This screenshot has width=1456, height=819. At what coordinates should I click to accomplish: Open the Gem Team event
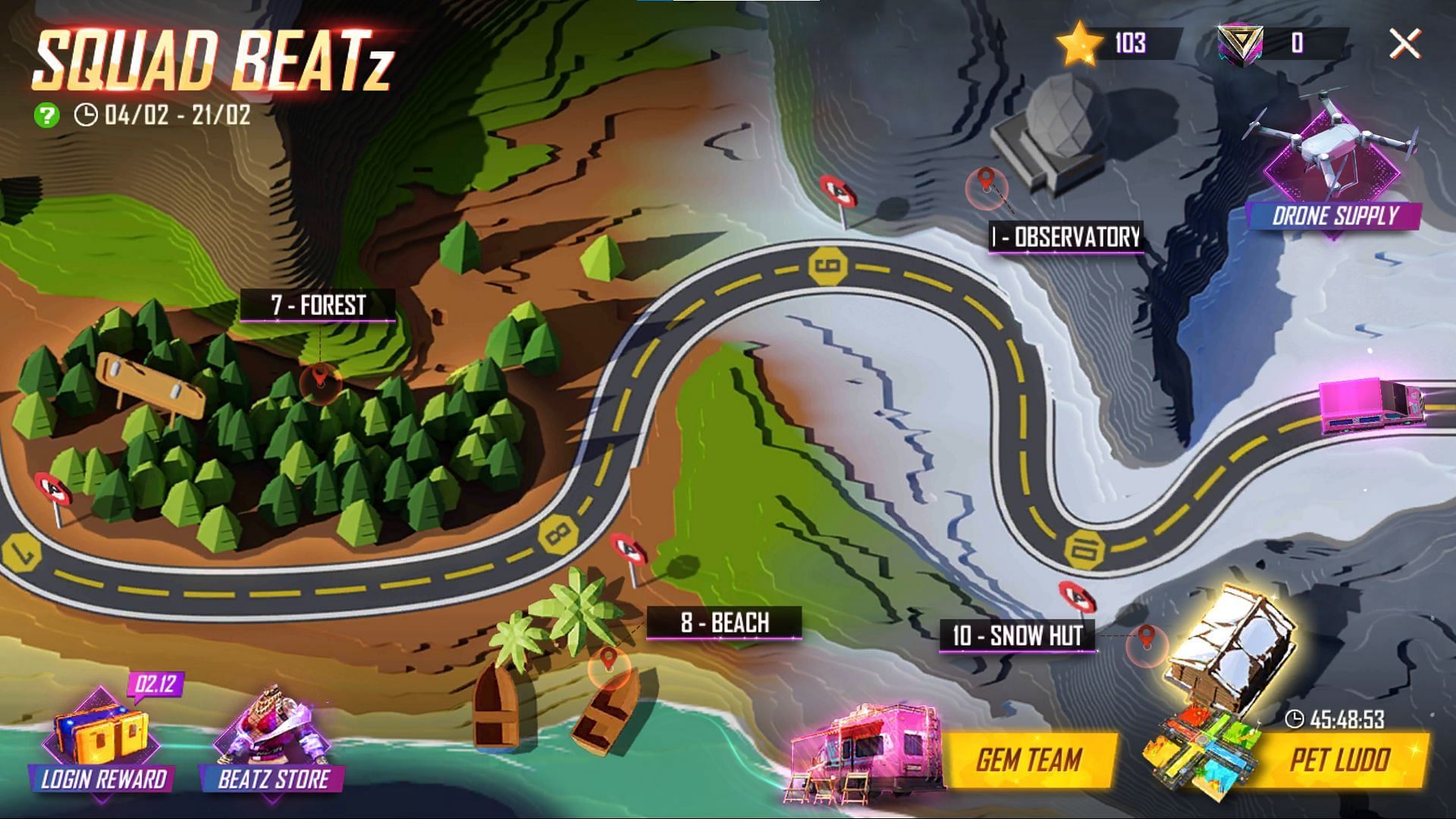pos(1028,760)
